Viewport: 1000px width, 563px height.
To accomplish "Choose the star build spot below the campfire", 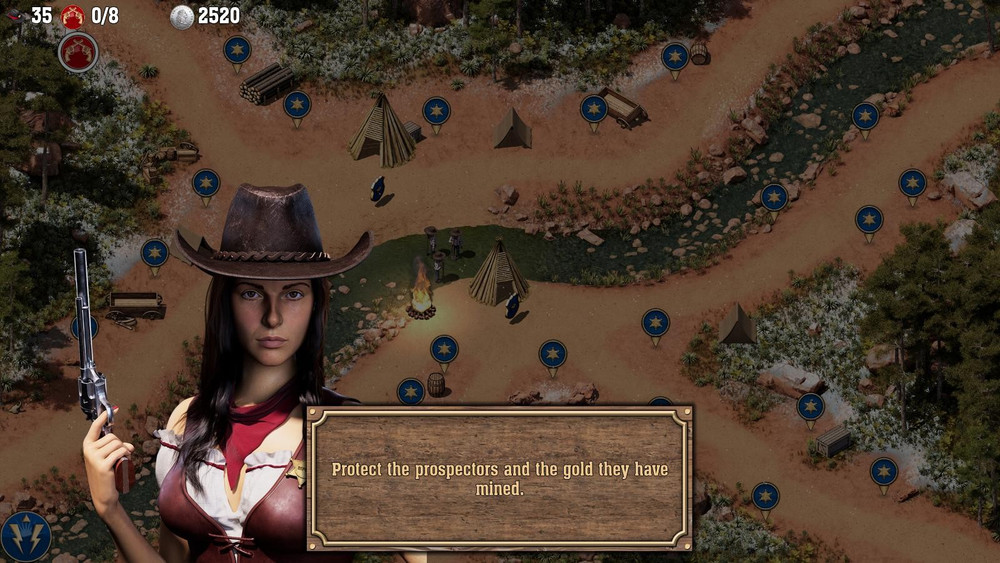I will tap(444, 349).
